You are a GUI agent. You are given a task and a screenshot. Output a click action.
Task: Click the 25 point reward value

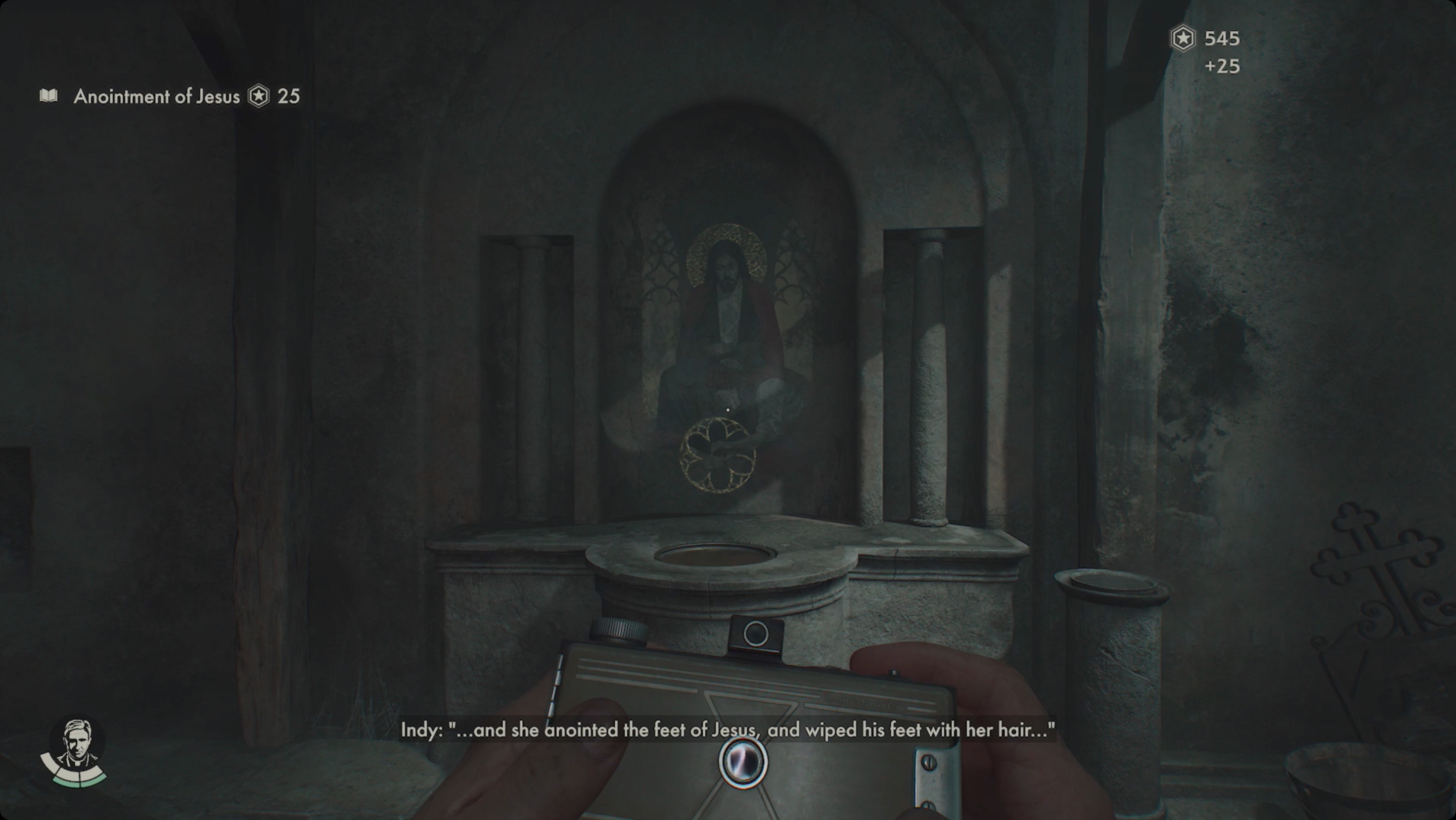pyautogui.click(x=289, y=97)
